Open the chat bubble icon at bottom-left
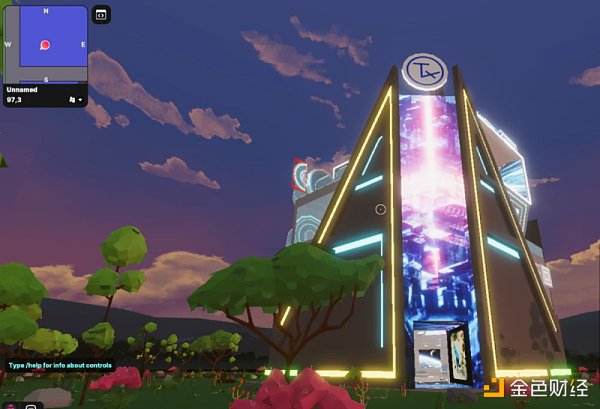The height and width of the screenshot is (409, 600). pos(31,405)
